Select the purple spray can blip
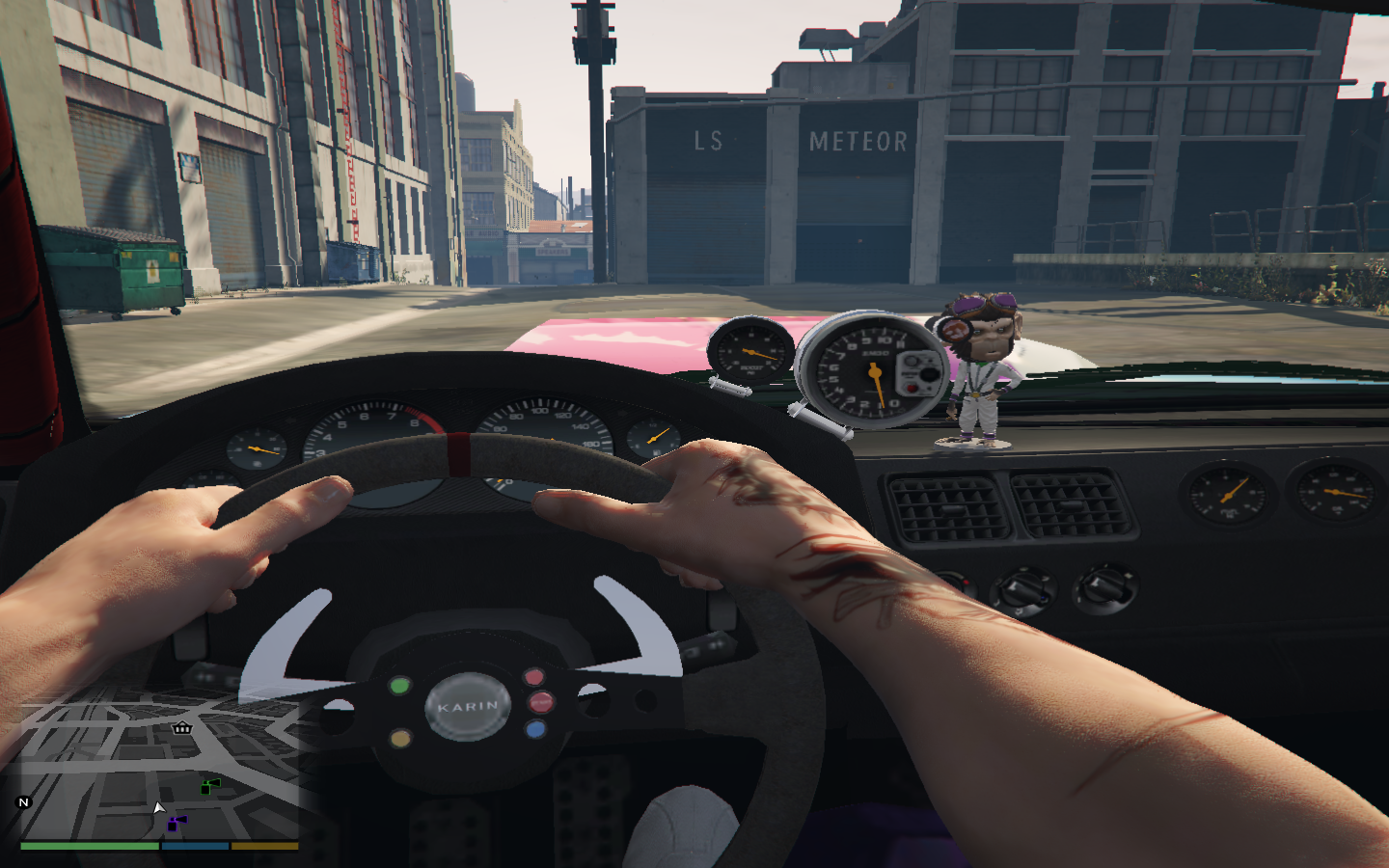Viewport: 1389px width, 868px height. click(x=176, y=823)
